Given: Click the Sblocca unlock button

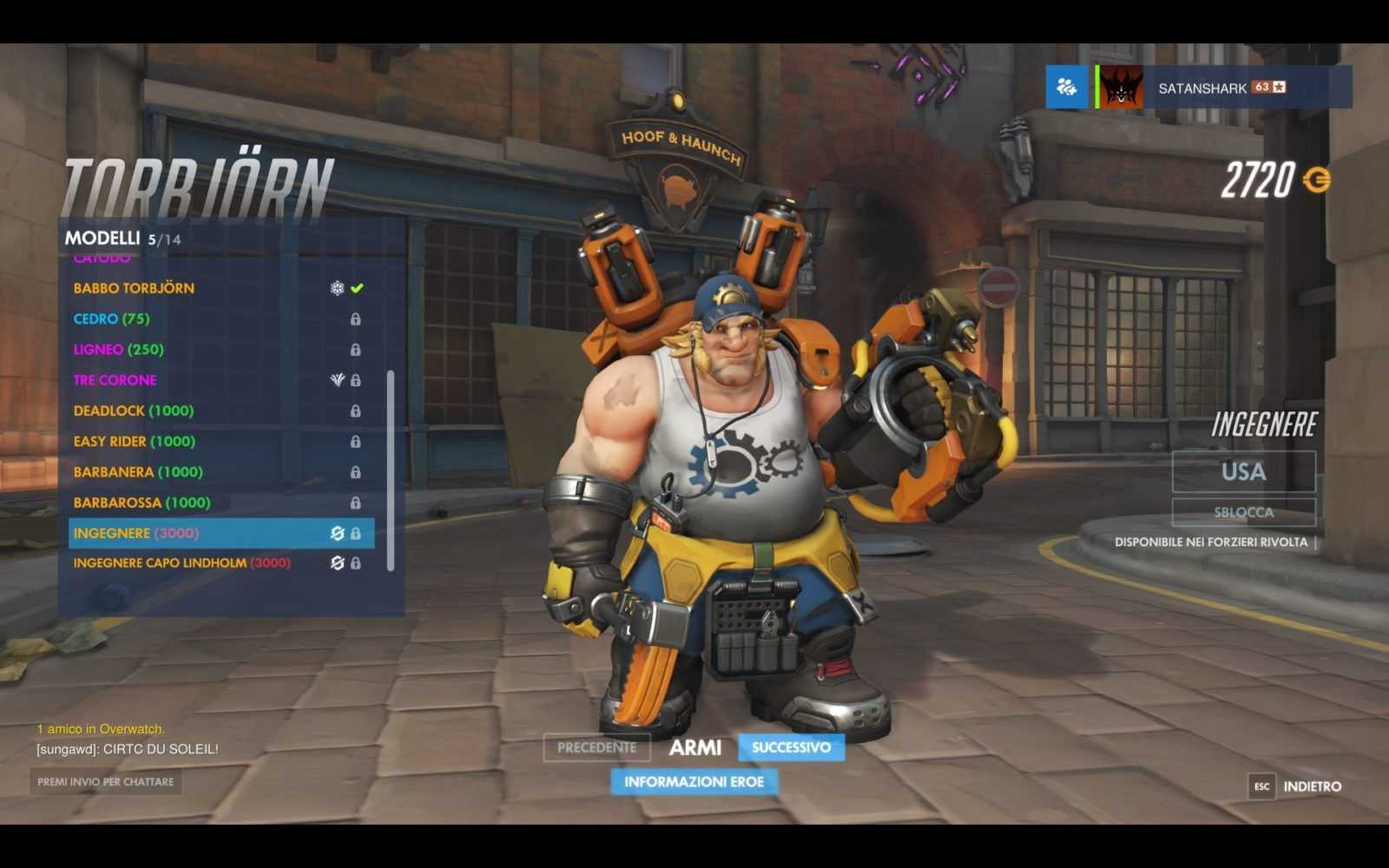Looking at the screenshot, I should [1243, 512].
